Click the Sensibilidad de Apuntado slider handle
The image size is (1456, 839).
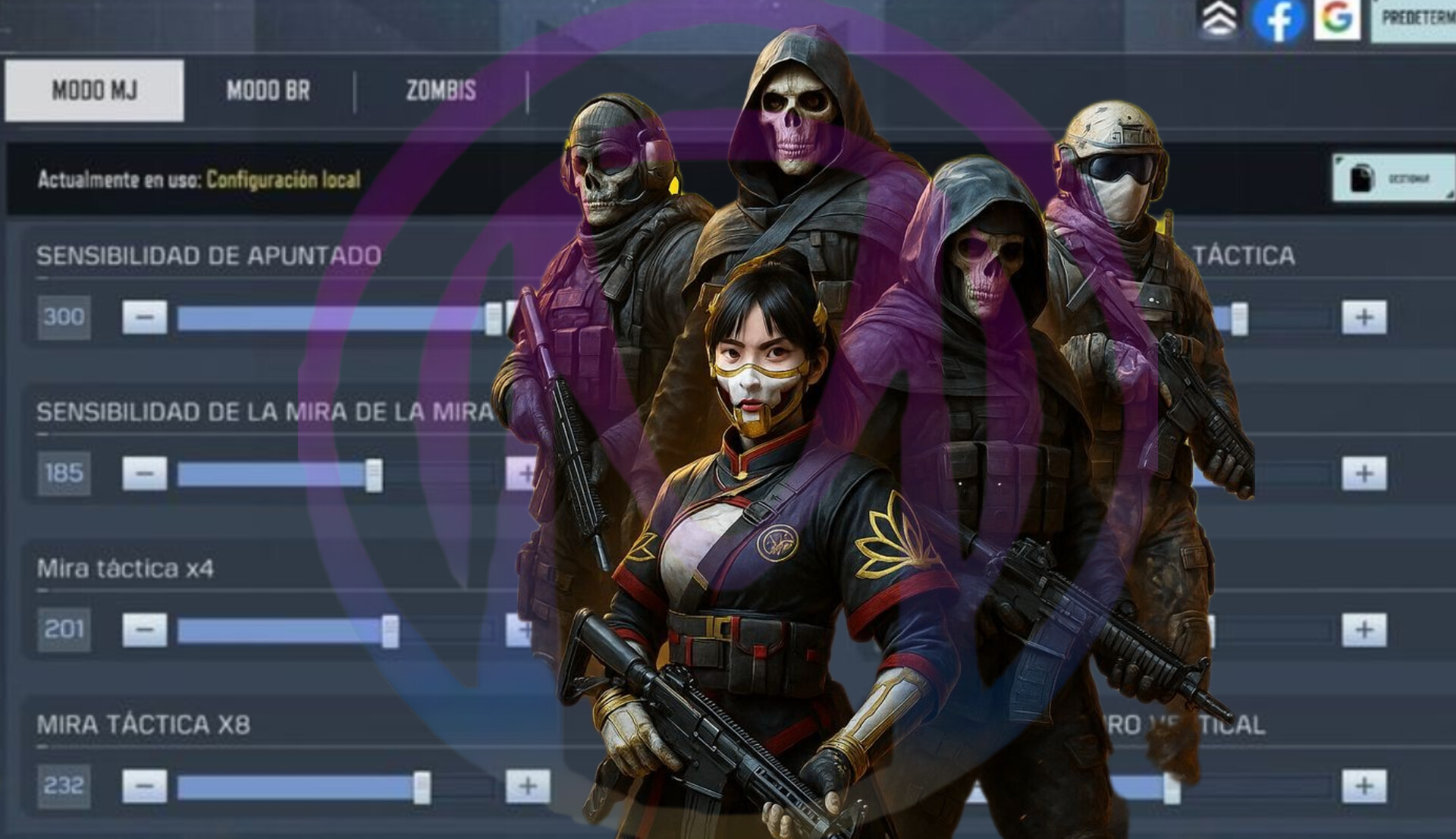tap(493, 319)
